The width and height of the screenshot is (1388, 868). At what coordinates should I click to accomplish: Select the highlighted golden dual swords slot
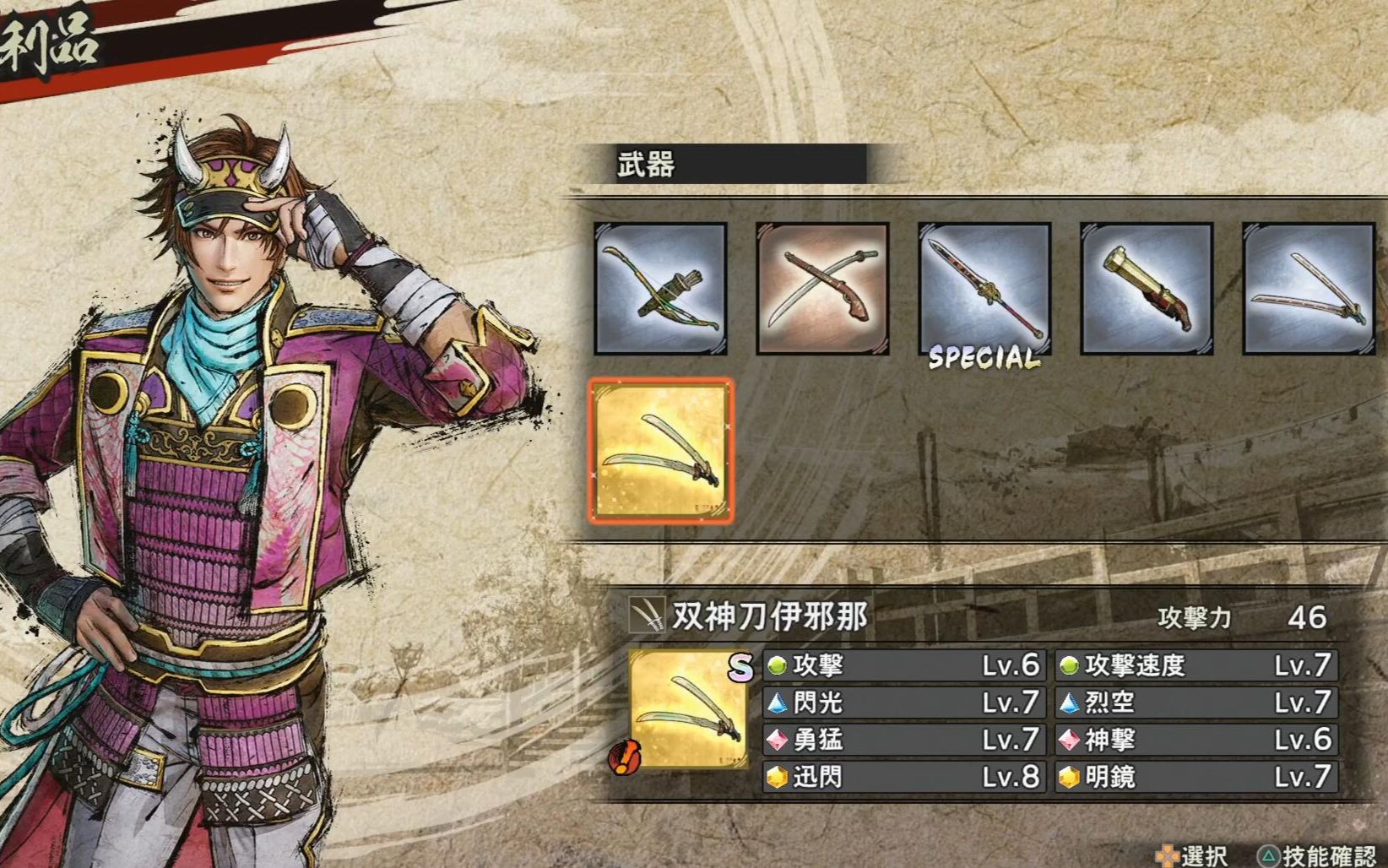661,451
